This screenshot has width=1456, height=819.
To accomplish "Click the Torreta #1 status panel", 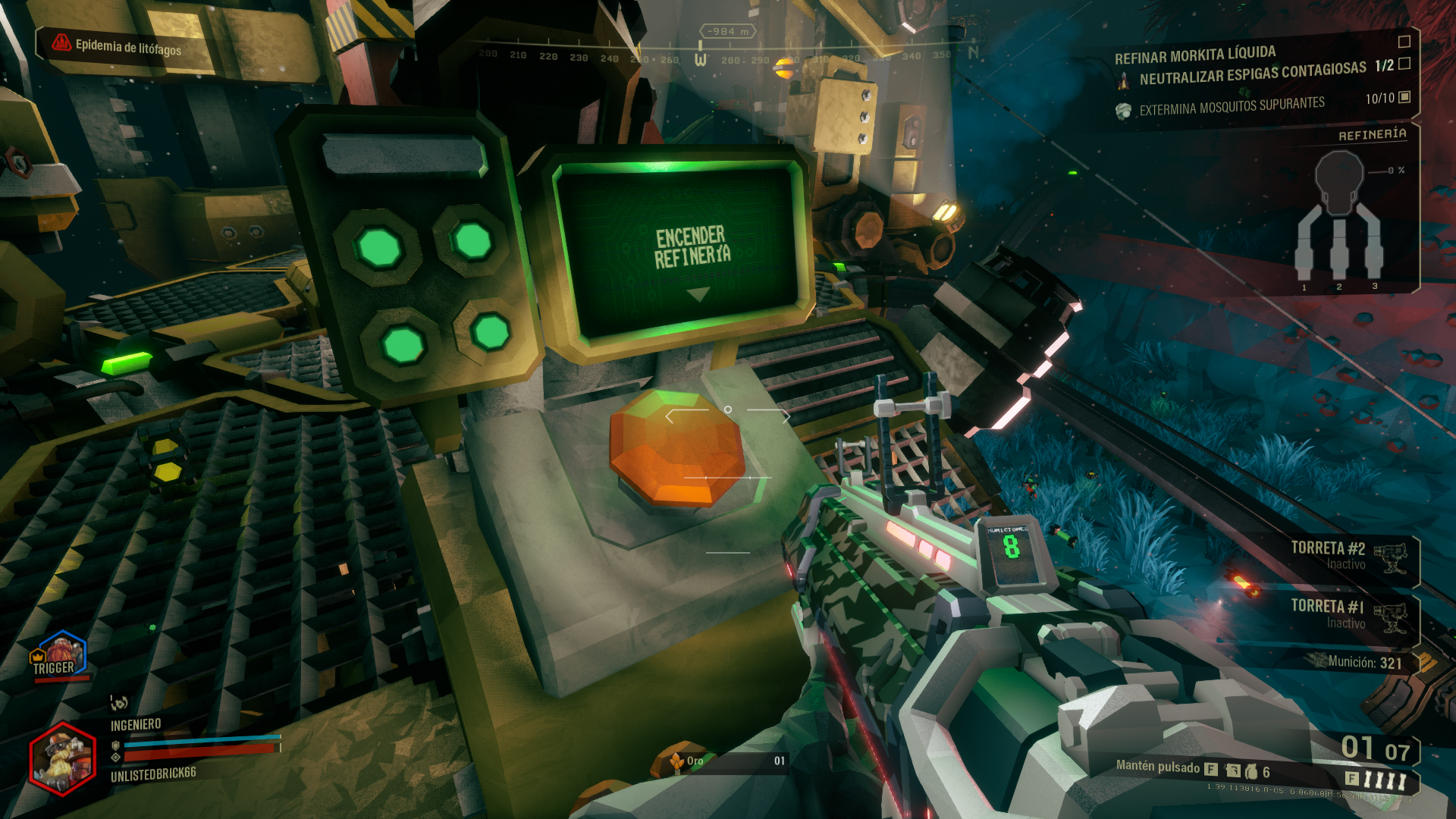I will (x=1348, y=614).
